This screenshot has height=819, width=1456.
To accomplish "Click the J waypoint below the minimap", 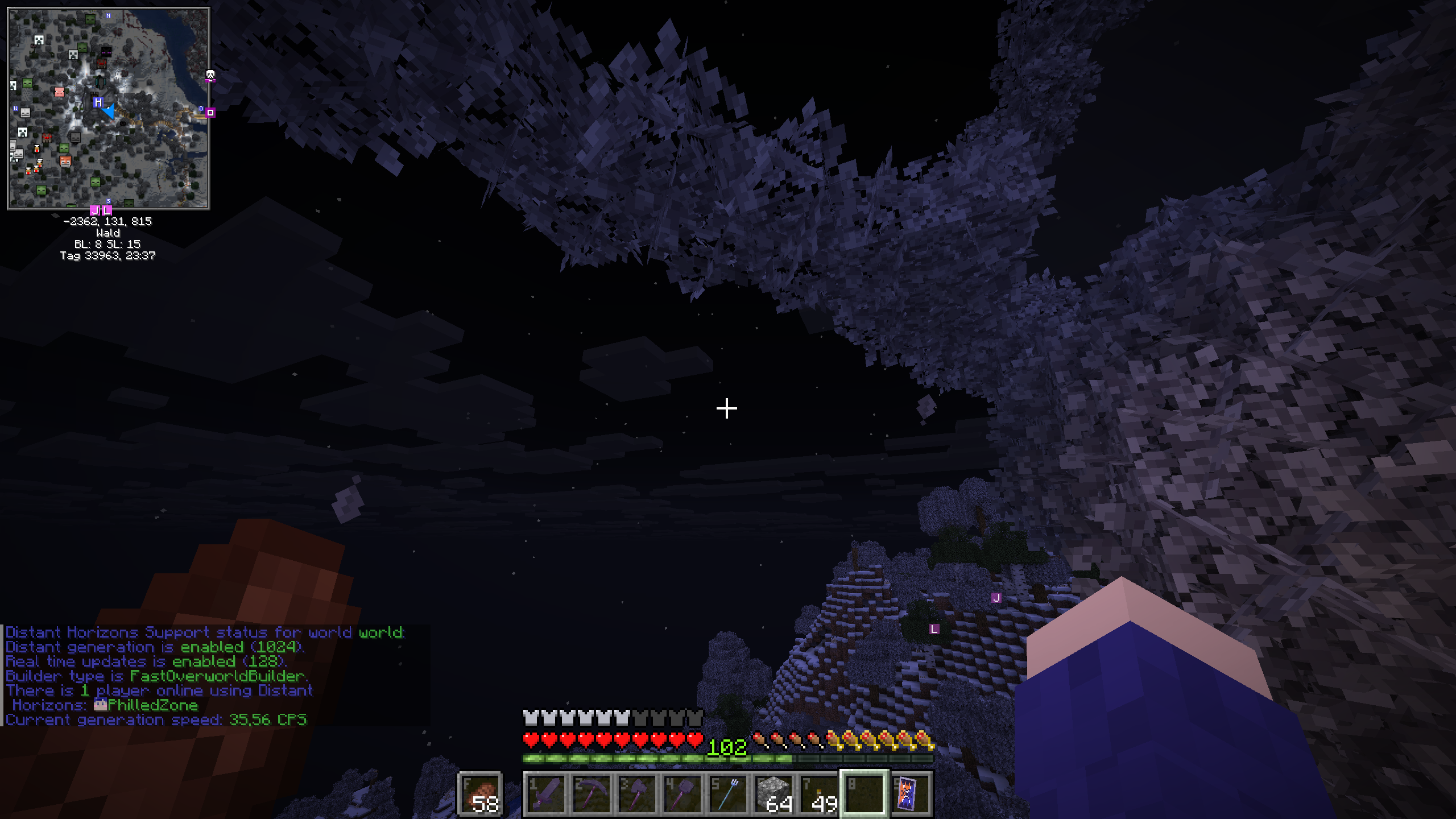I will [95, 210].
